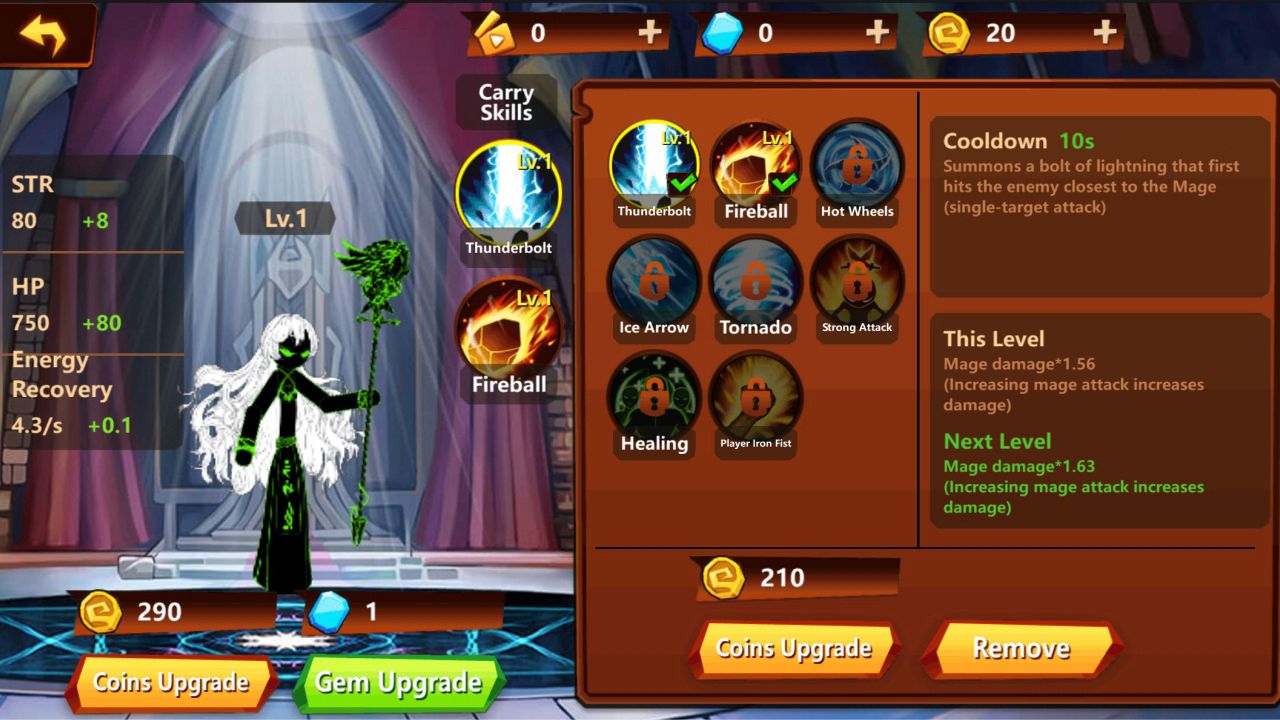
Task: Remove the selected skill from carry slots
Action: pyautogui.click(x=1021, y=649)
